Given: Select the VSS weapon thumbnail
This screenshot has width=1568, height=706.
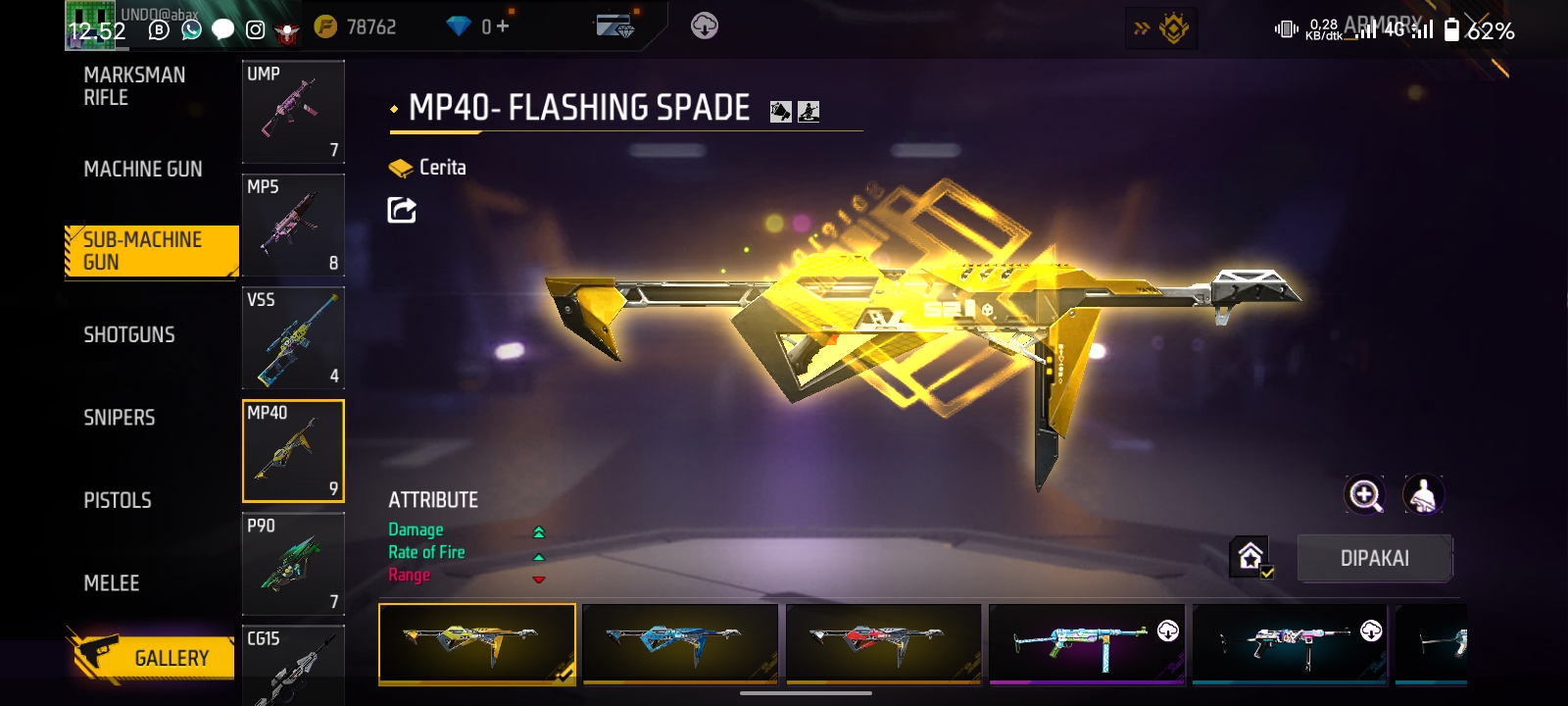Looking at the screenshot, I should coord(293,337).
